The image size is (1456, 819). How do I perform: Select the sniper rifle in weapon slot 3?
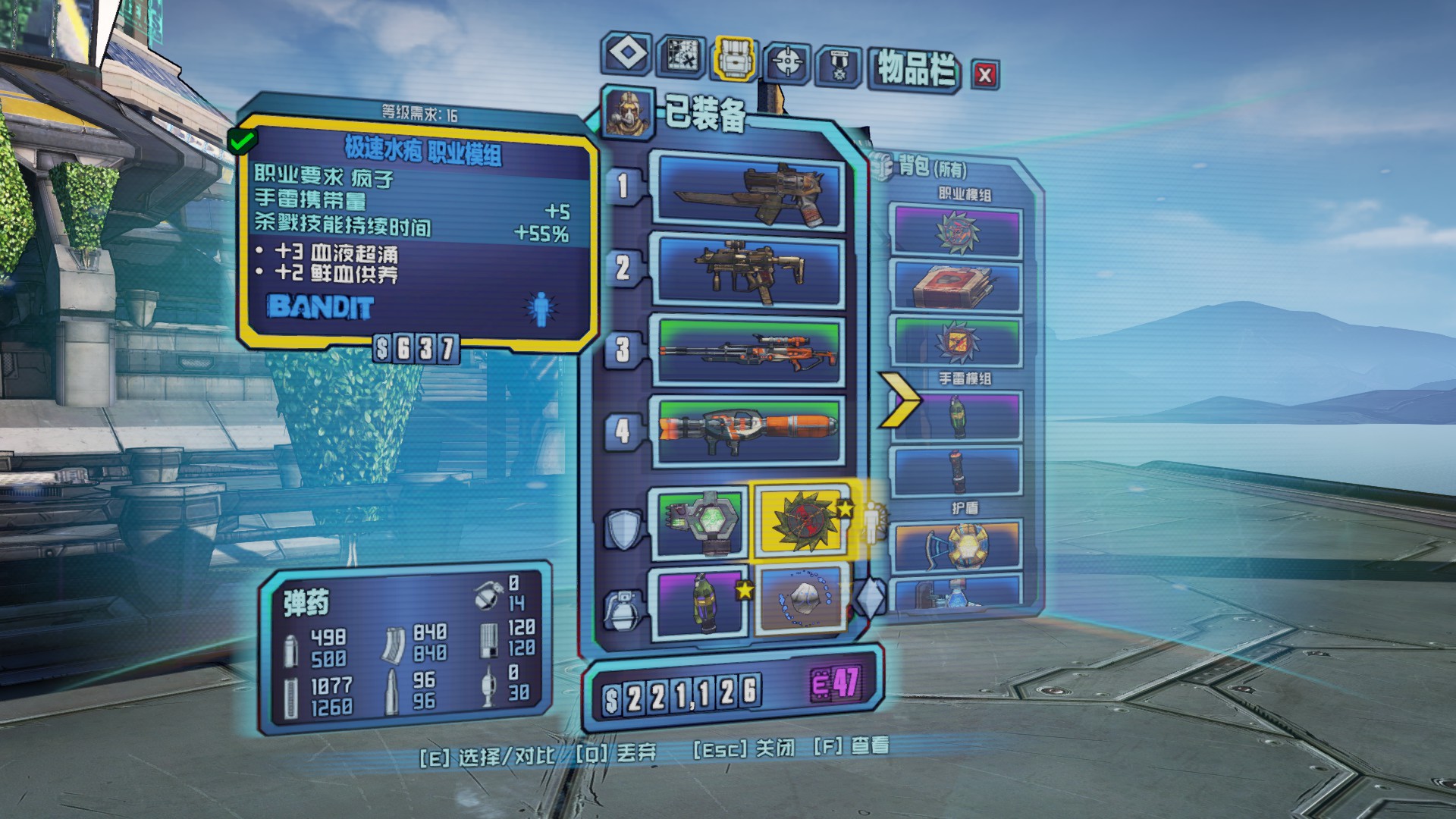coord(751,351)
